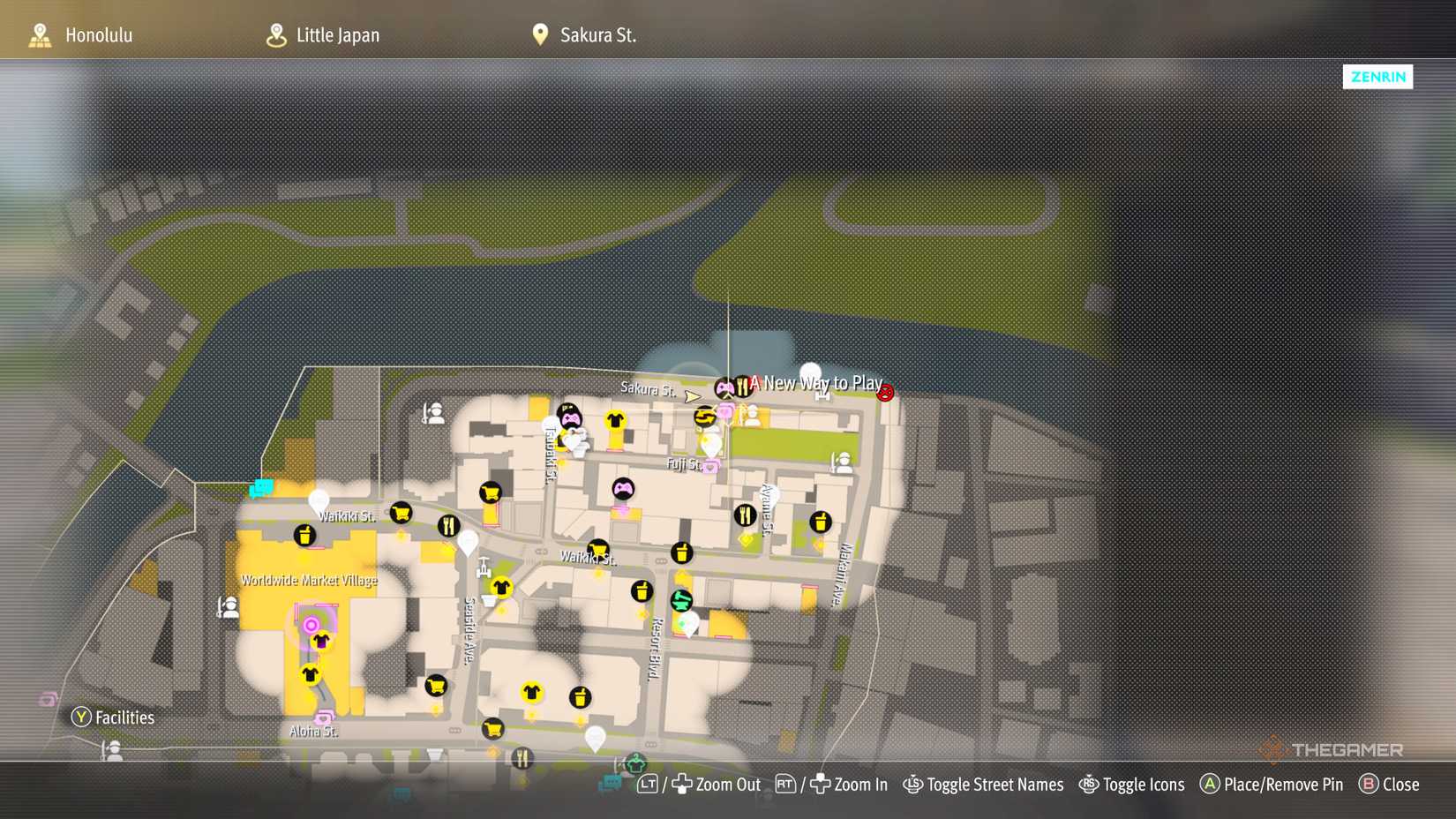Select the shopping cart store icon near Aloha St.

coord(492,729)
